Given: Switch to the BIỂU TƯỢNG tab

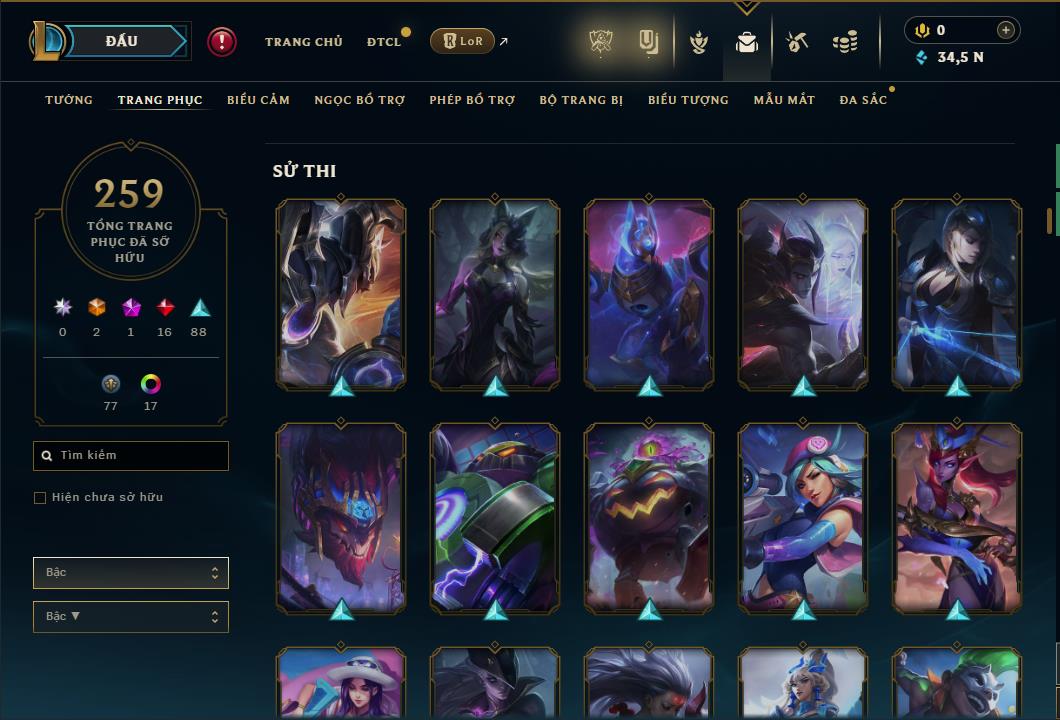Looking at the screenshot, I should tap(688, 100).
